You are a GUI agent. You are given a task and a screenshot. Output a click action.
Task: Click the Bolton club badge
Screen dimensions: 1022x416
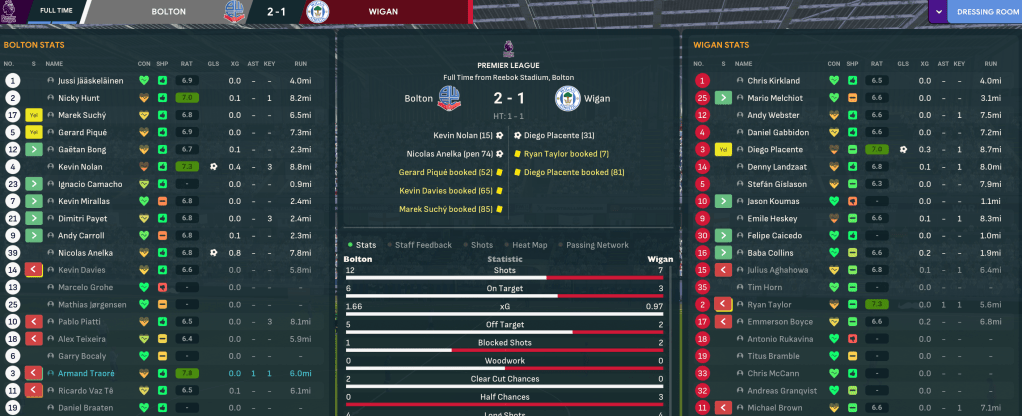449,99
